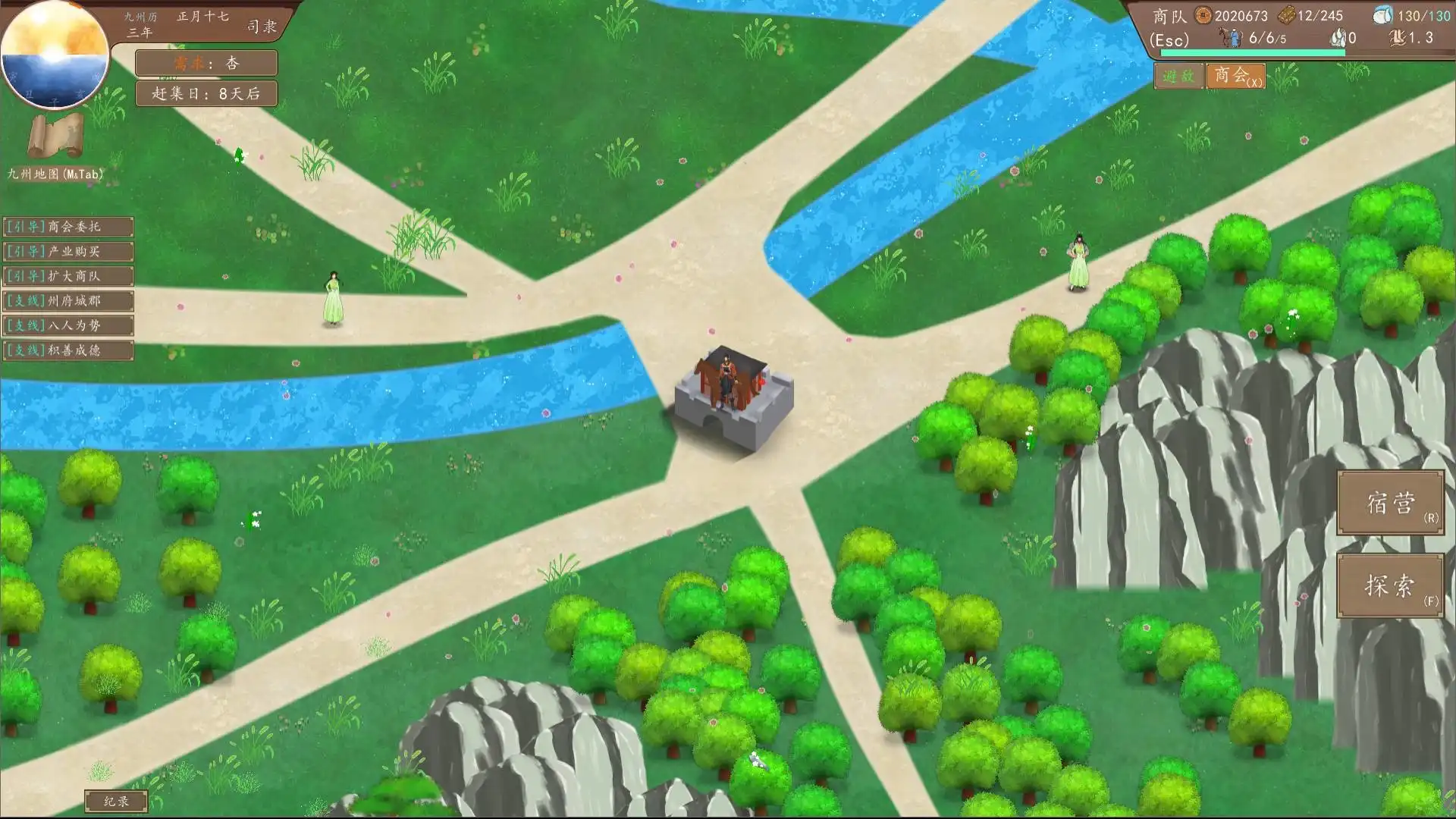Viewport: 1456px width, 819px height.
Task: Click the 需求: 杏 demand panel
Action: pyautogui.click(x=206, y=64)
